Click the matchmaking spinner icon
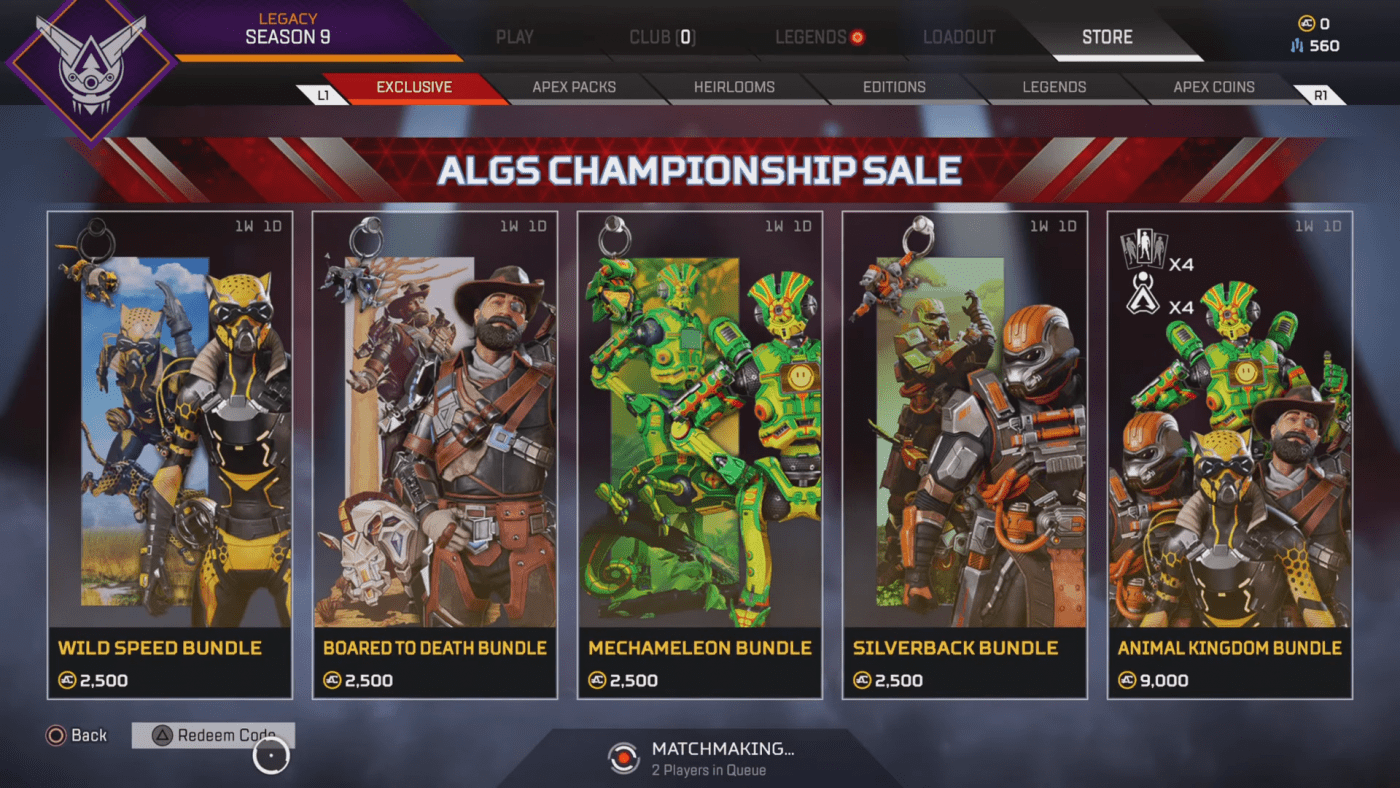The image size is (1400, 788). point(625,759)
